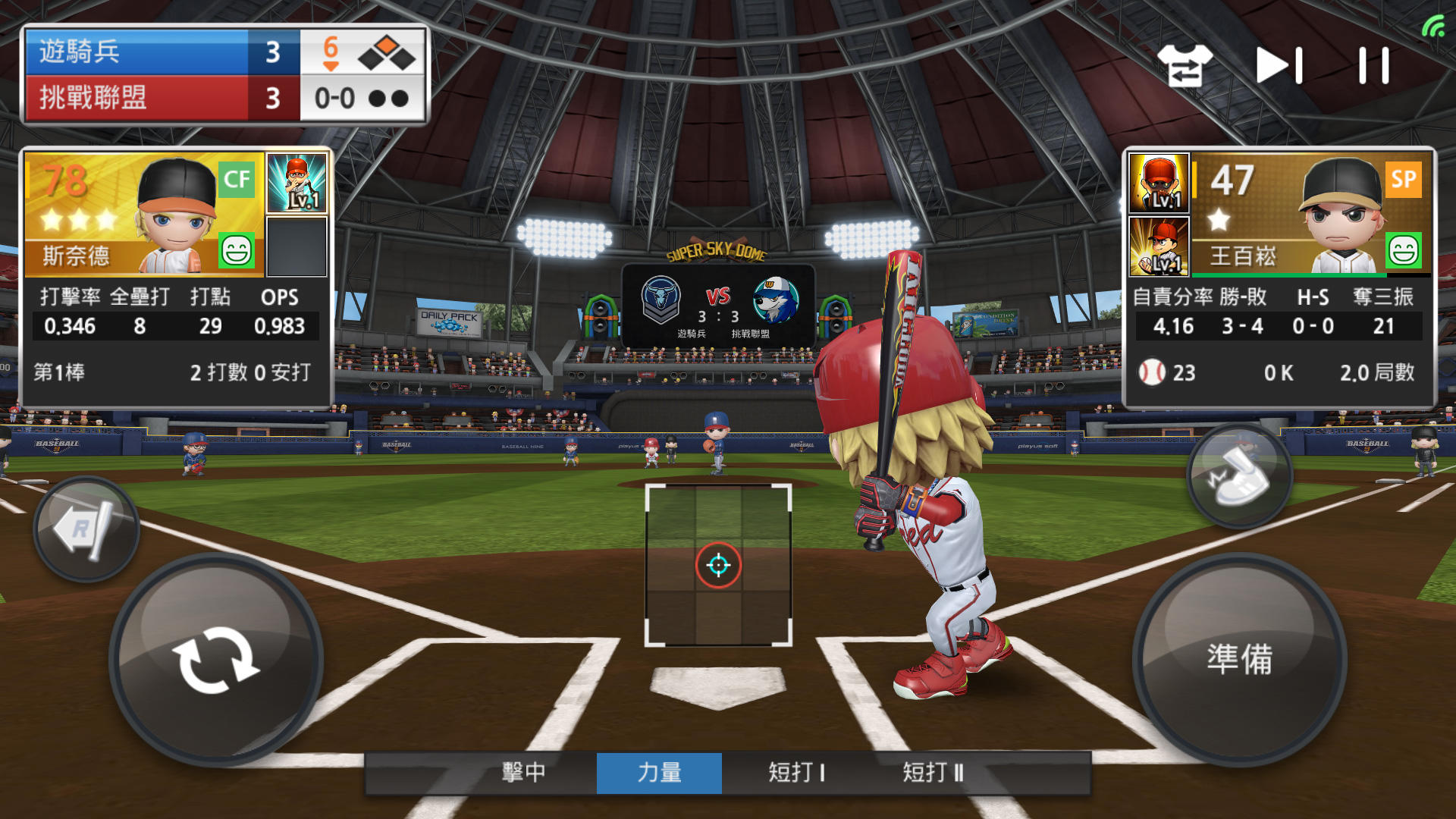1456x819 pixels.
Task: Open batter 斯奈德 player card
Action: point(144,215)
